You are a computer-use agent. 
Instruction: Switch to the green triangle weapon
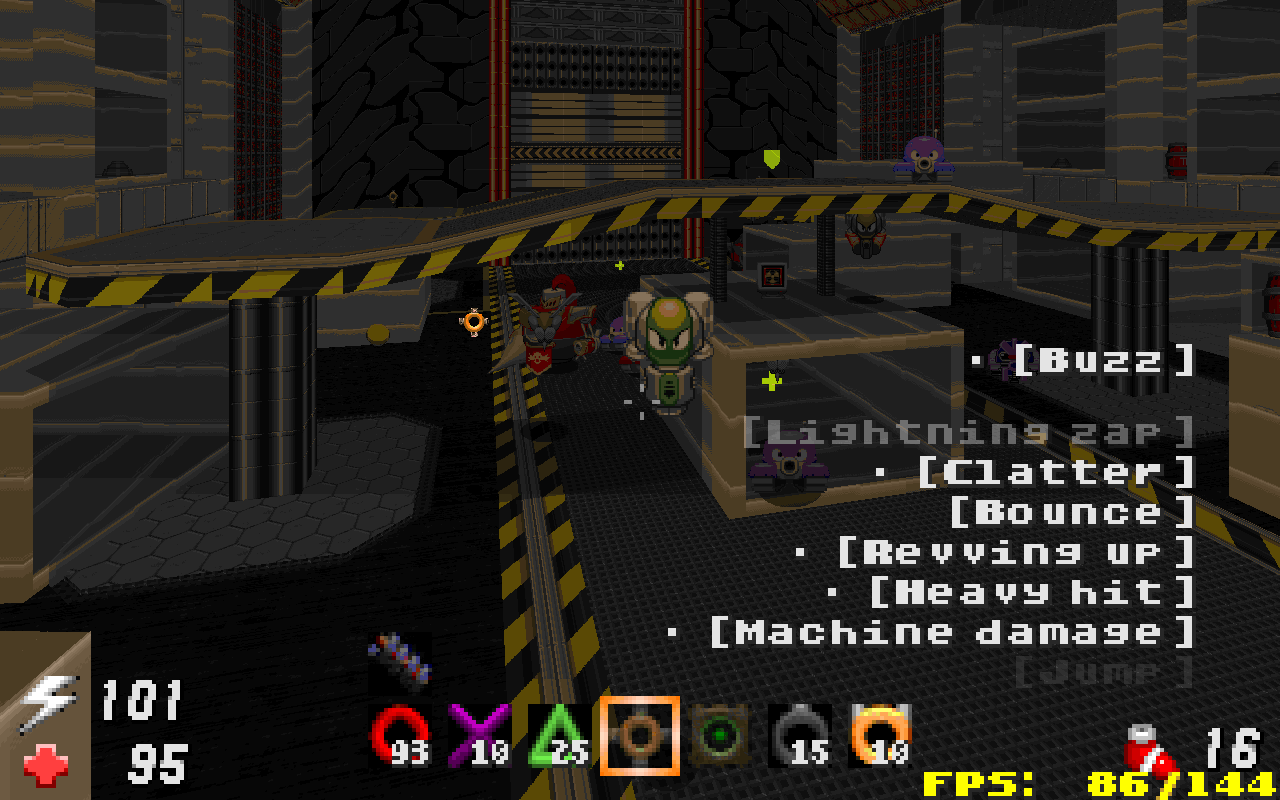[x=559, y=735]
